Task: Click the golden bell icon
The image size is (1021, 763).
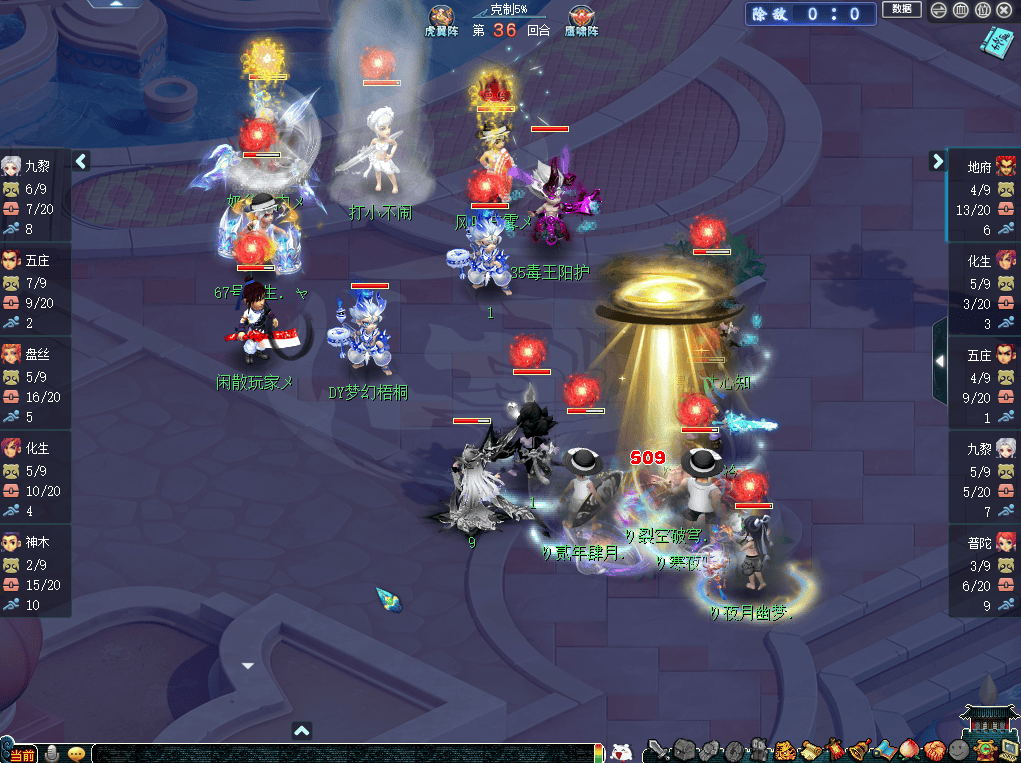Action: tap(858, 750)
